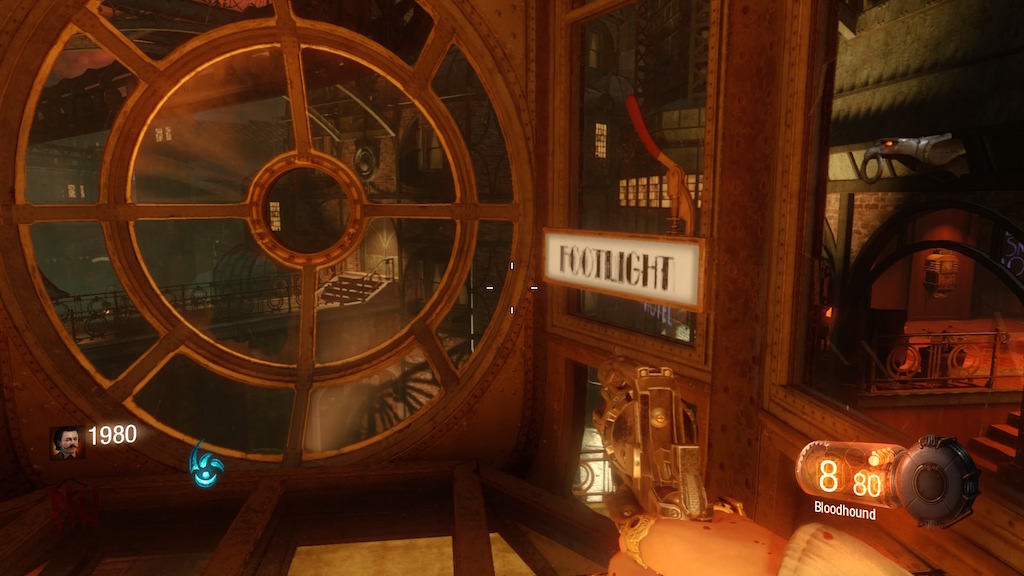Select the glowing blue swirl icon
The image size is (1024, 576).
tap(206, 464)
